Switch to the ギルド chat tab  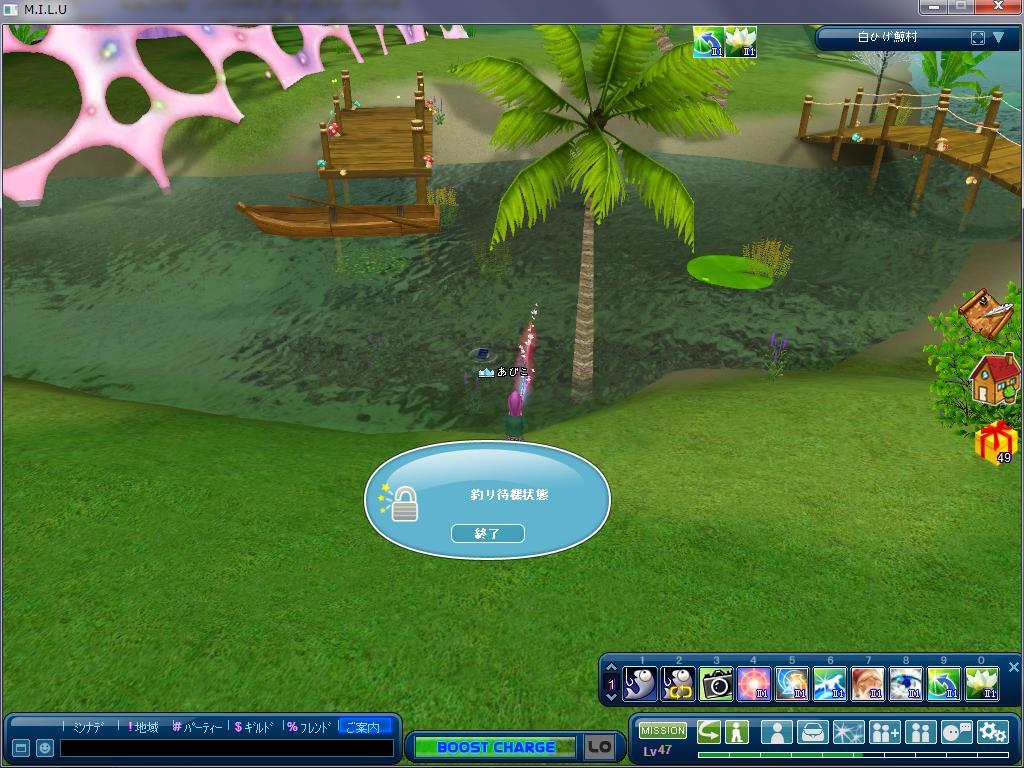tap(254, 727)
